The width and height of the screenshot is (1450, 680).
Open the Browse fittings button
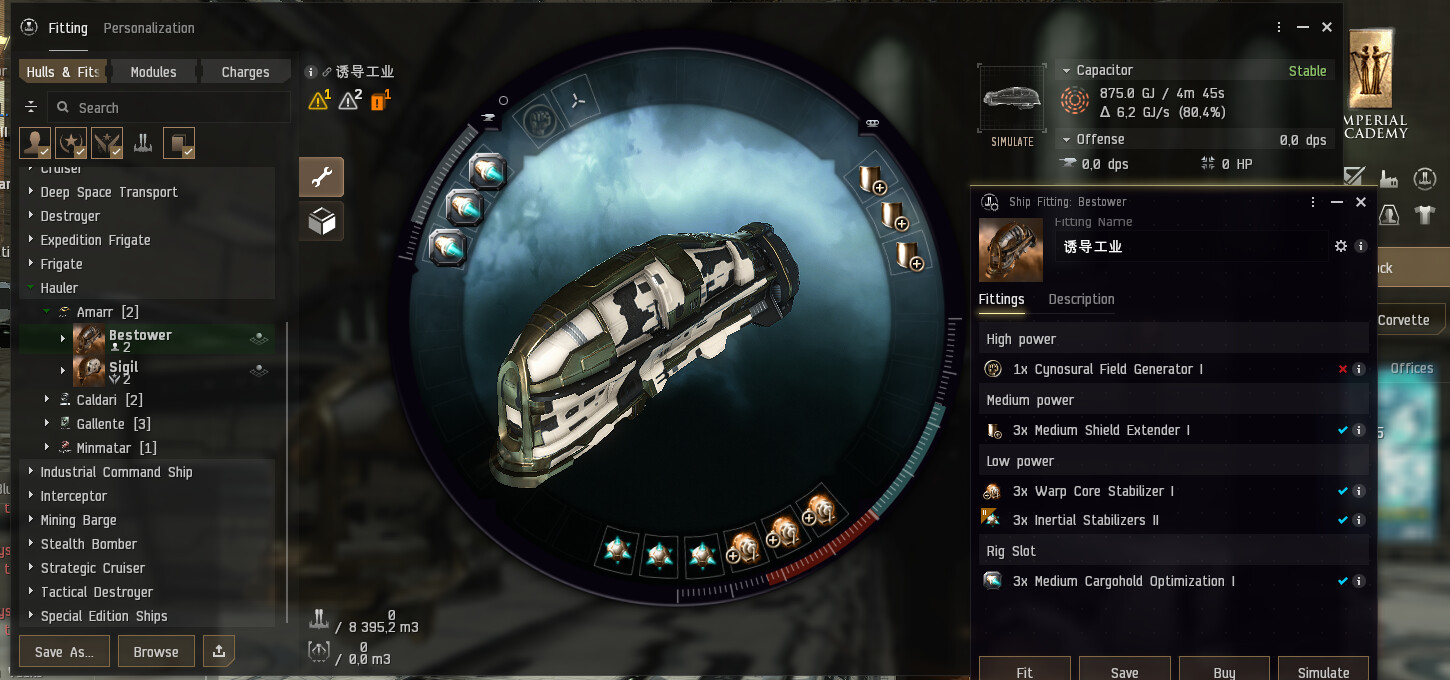(156, 652)
